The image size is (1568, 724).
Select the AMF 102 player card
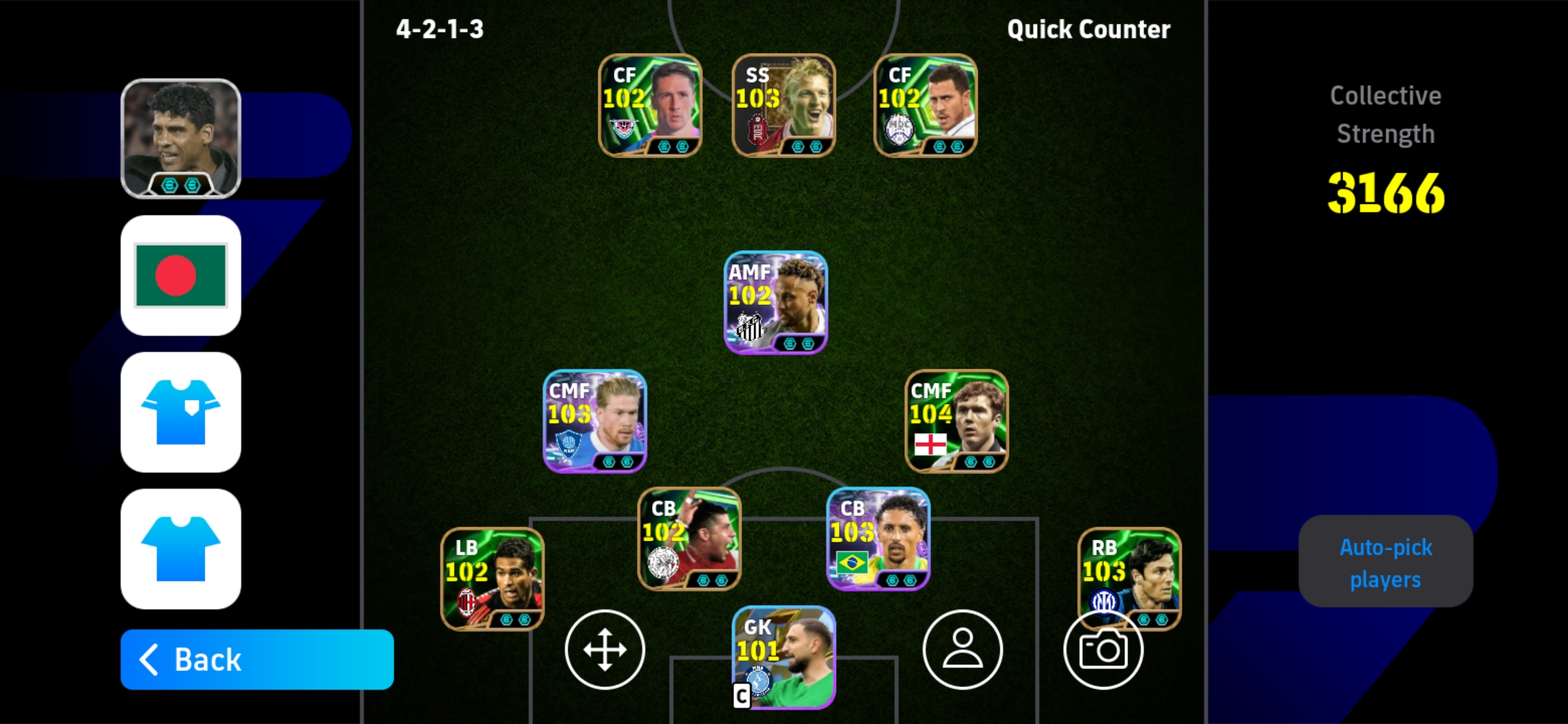(775, 302)
